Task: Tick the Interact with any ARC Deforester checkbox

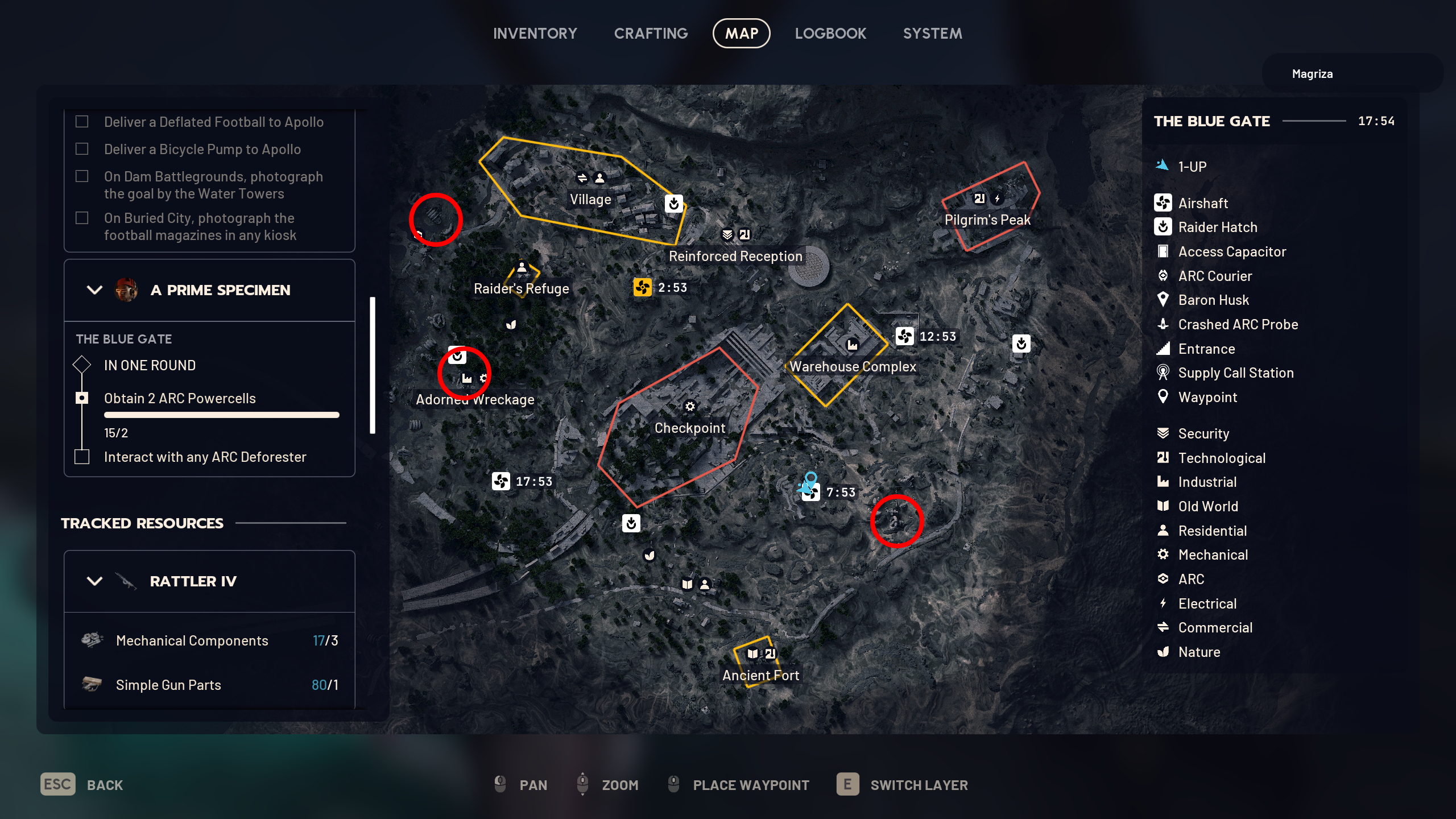Action: click(82, 456)
